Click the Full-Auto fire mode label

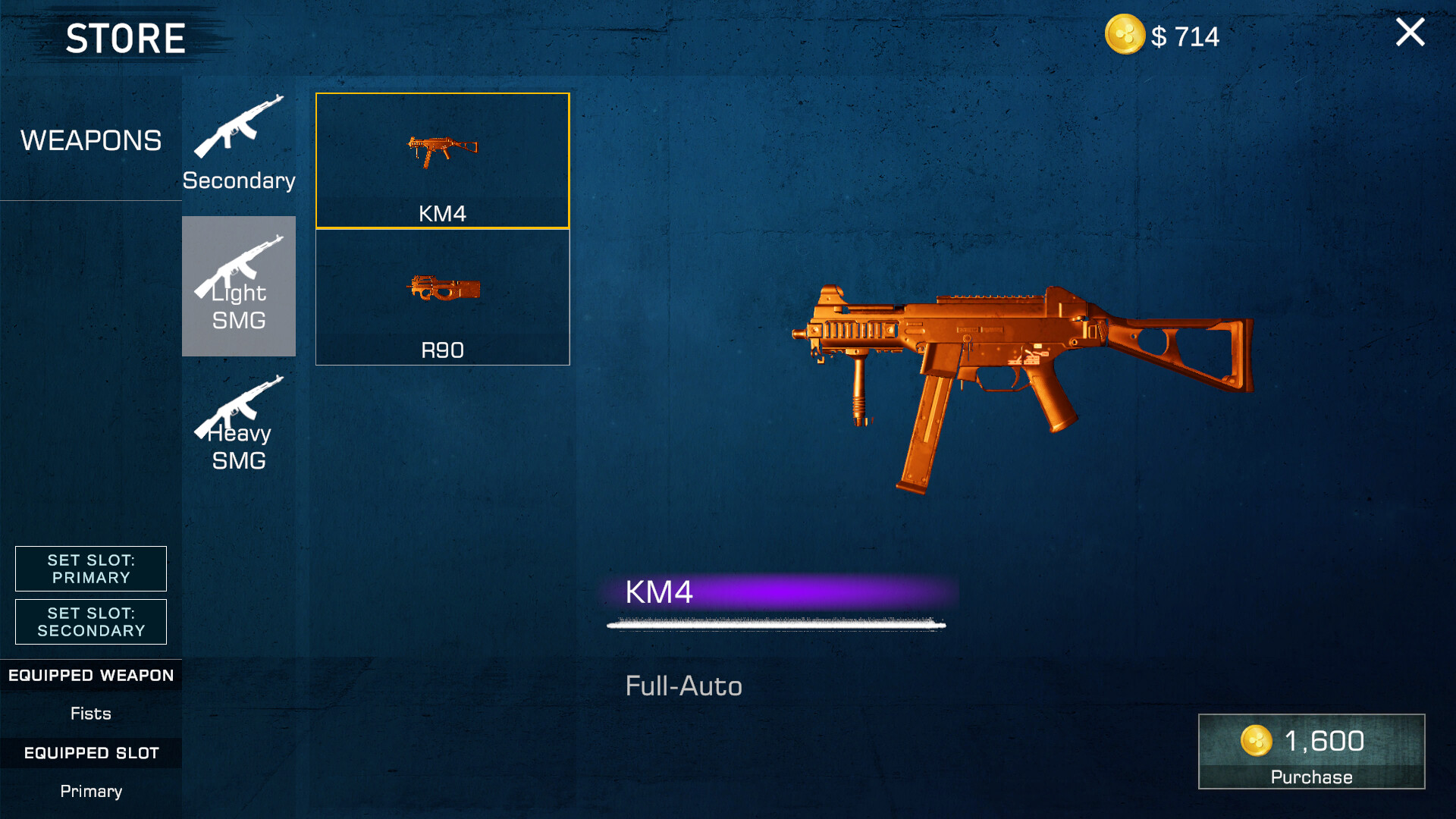coord(683,686)
